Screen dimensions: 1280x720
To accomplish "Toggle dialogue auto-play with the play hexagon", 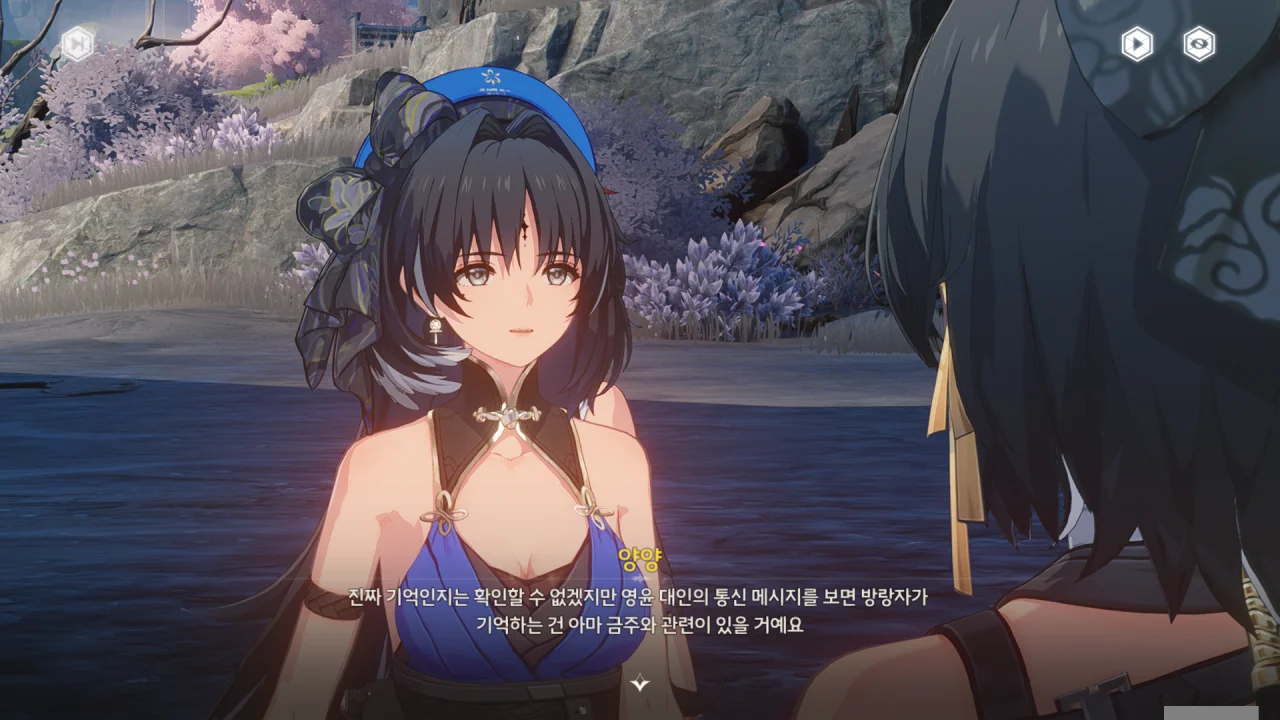I will [x=1136, y=44].
